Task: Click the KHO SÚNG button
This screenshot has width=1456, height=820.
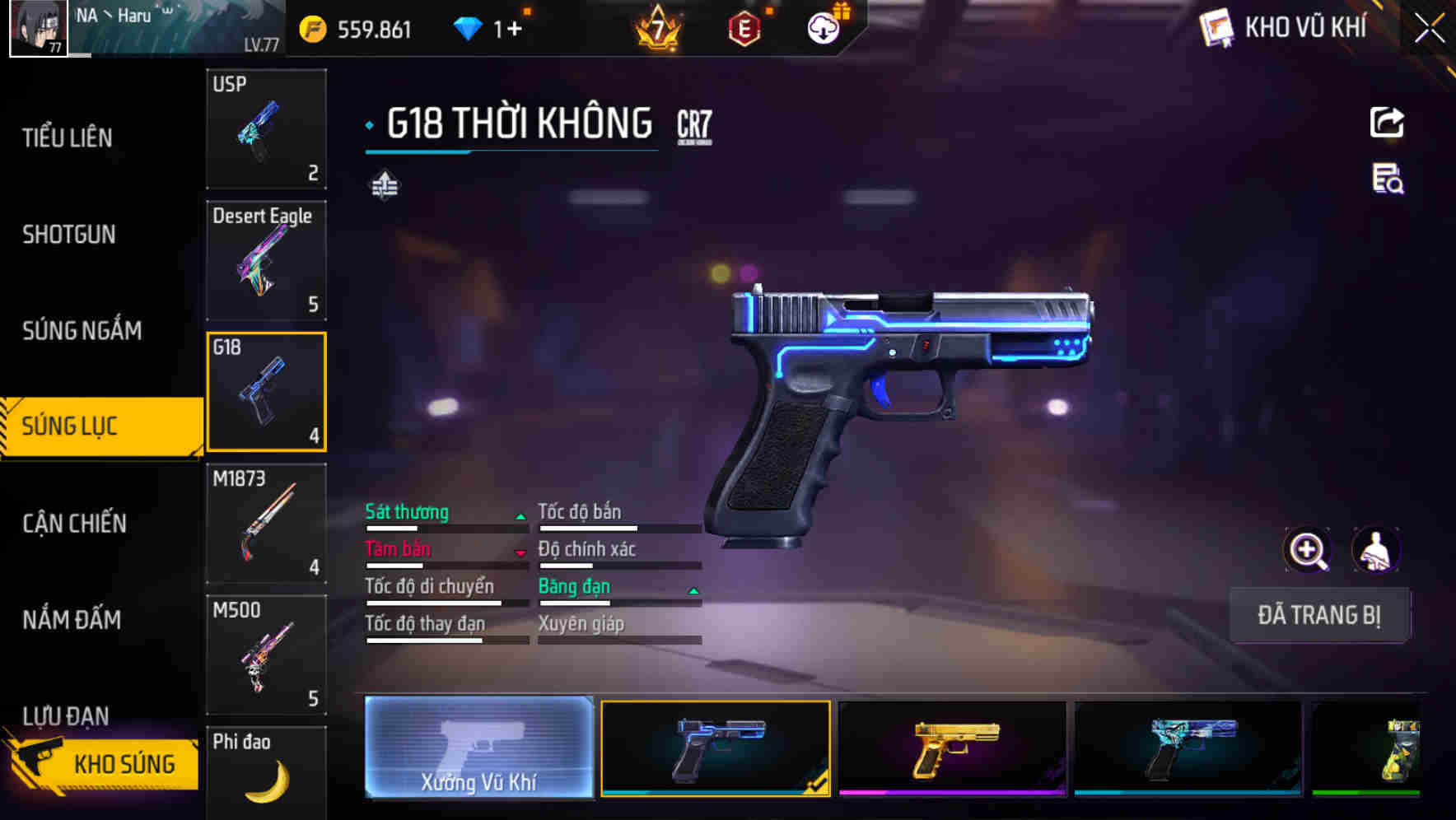Action: [x=104, y=763]
